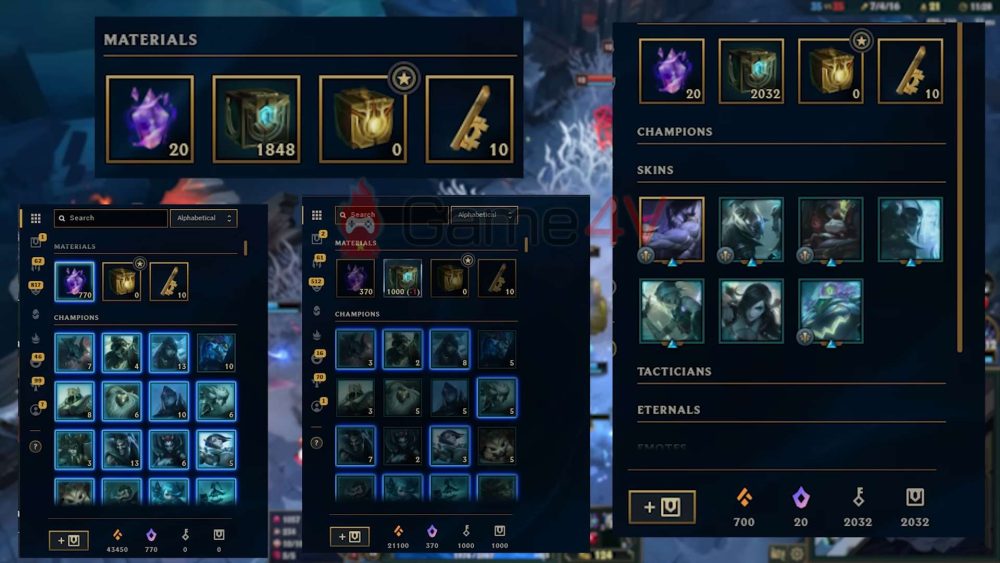
Task: Click the search box above the 770 essence
Action: (110, 218)
